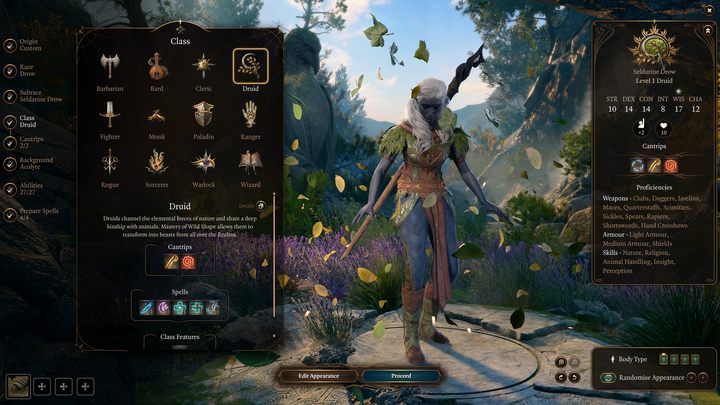
Task: Select the Paladin class icon
Action: pos(204,114)
